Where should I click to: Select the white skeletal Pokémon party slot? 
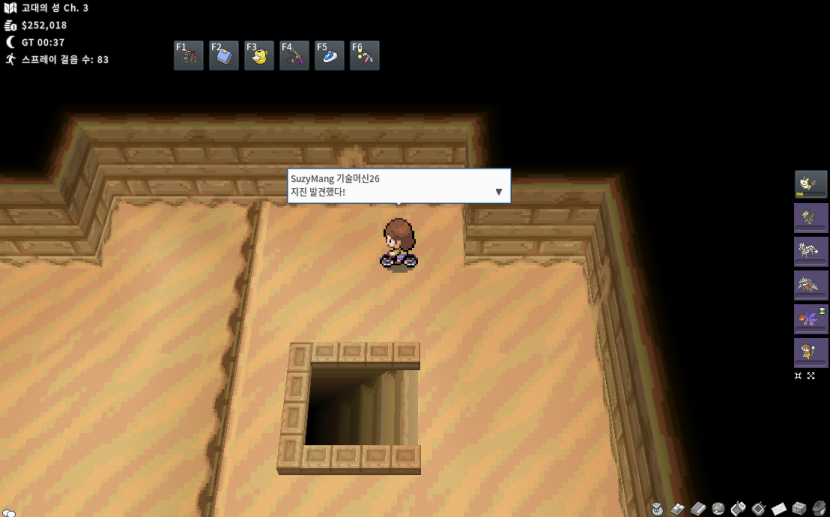coord(811,251)
